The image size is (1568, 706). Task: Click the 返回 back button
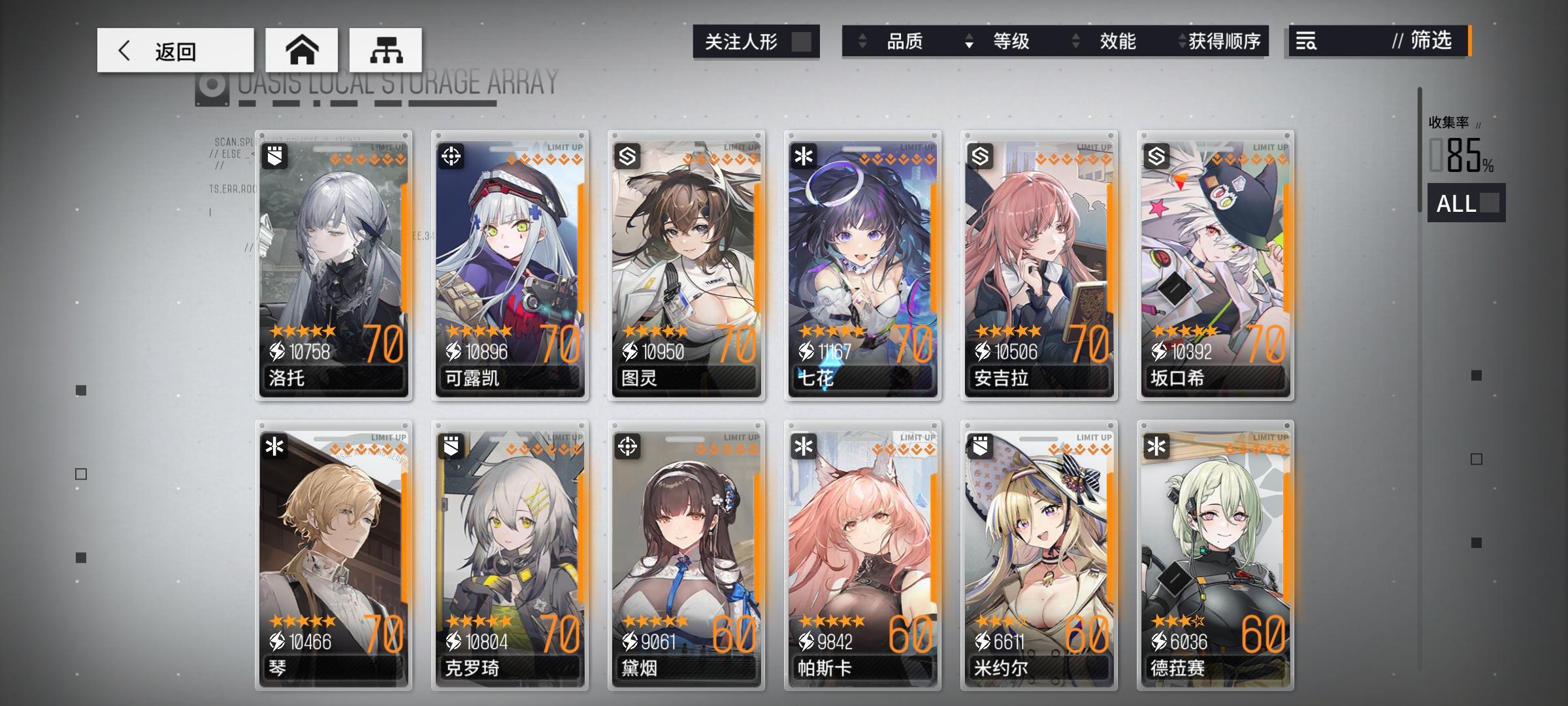[175, 50]
